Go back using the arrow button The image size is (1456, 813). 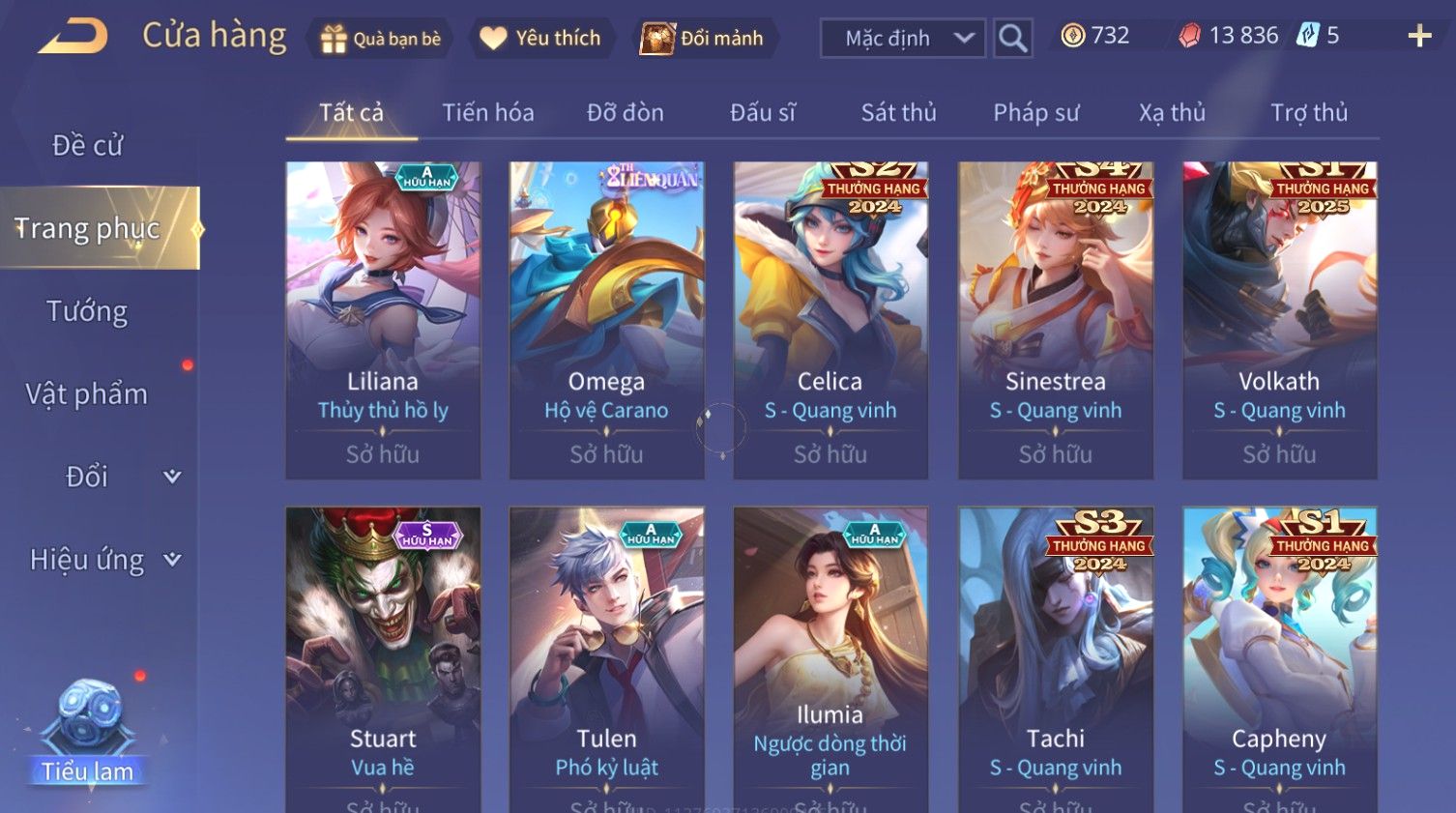(x=73, y=38)
